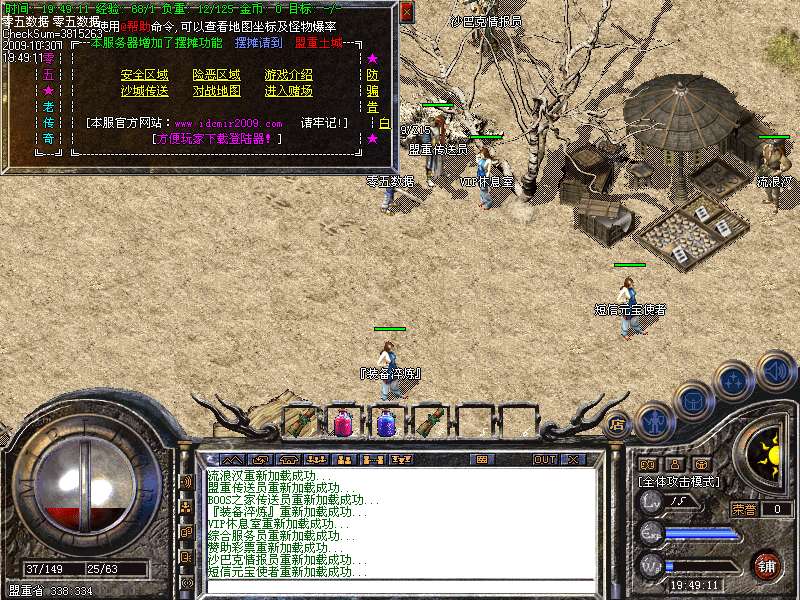Click the OUT button above chat
This screenshot has width=800, height=600.
544,459
